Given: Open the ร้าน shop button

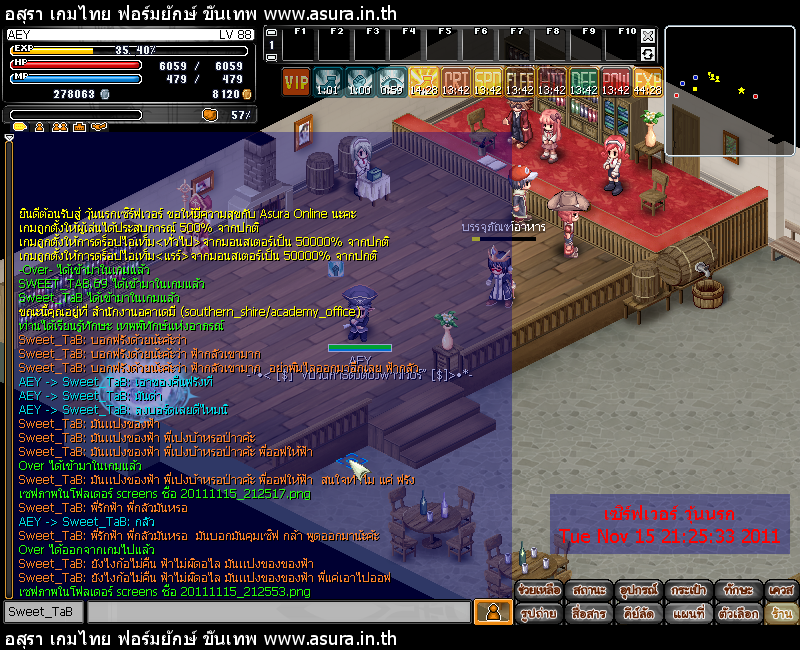Looking at the screenshot, I should 782,612.
